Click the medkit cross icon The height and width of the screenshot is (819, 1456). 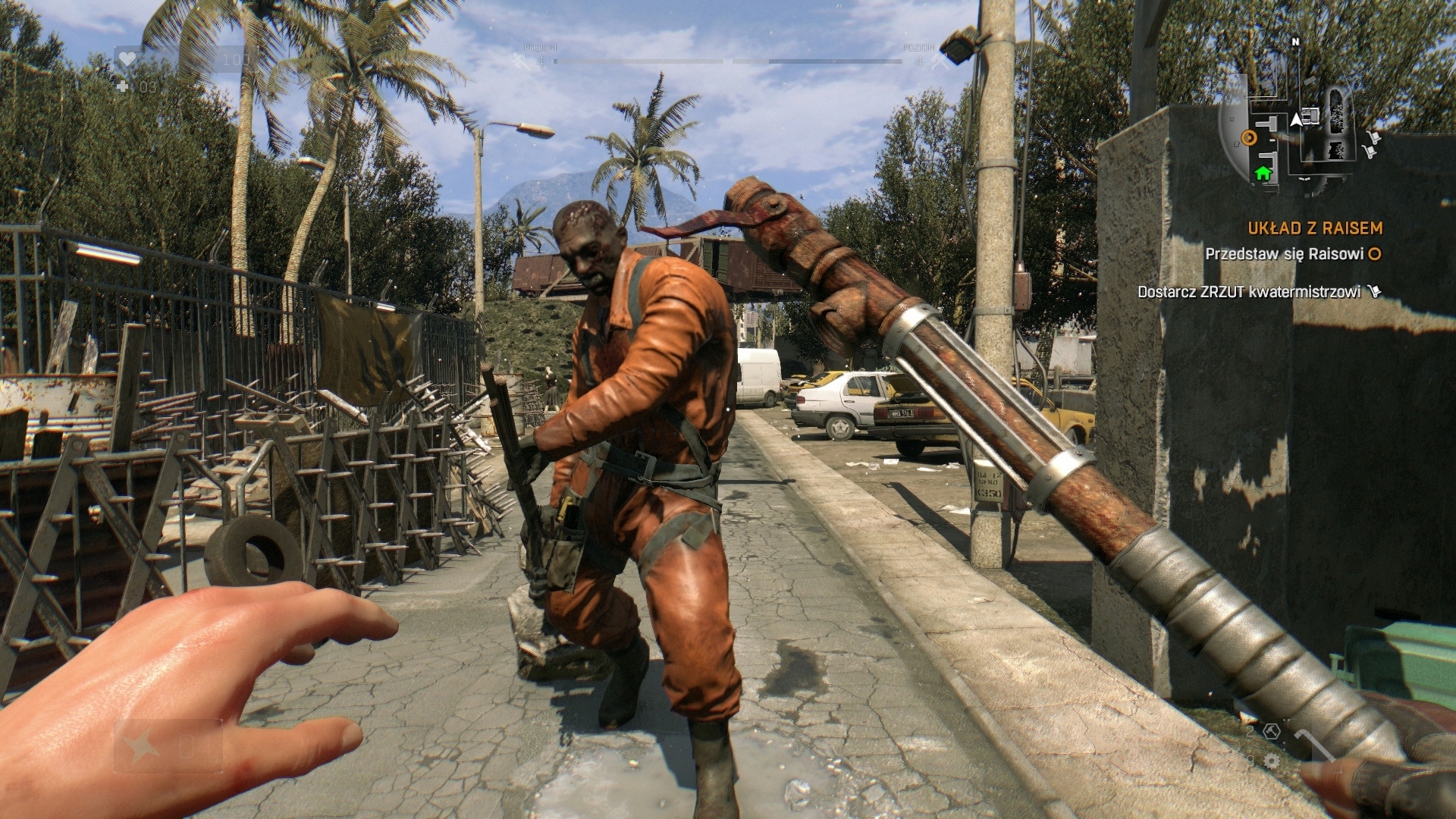[123, 86]
